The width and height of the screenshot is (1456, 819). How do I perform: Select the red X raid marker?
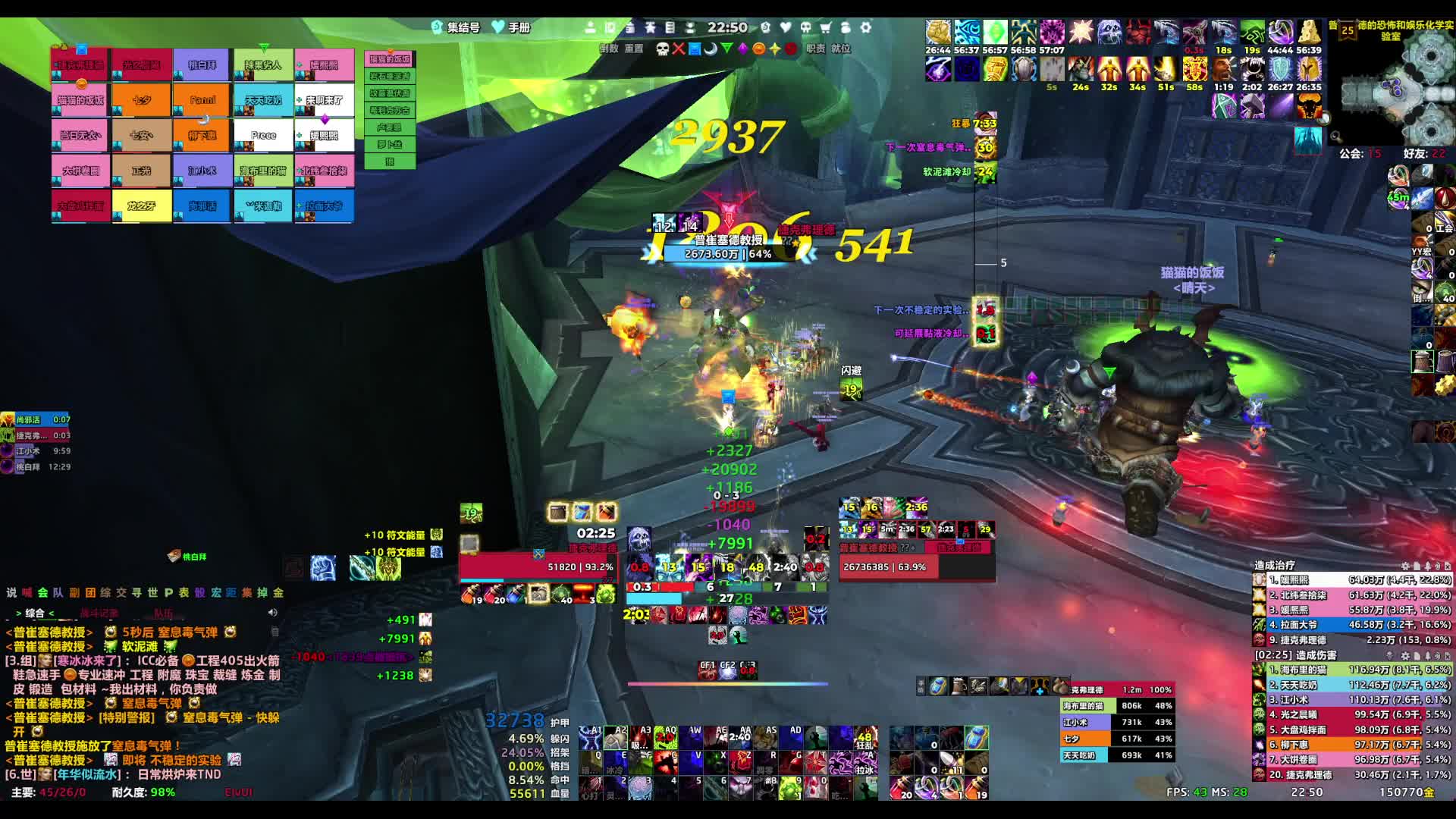[x=678, y=49]
